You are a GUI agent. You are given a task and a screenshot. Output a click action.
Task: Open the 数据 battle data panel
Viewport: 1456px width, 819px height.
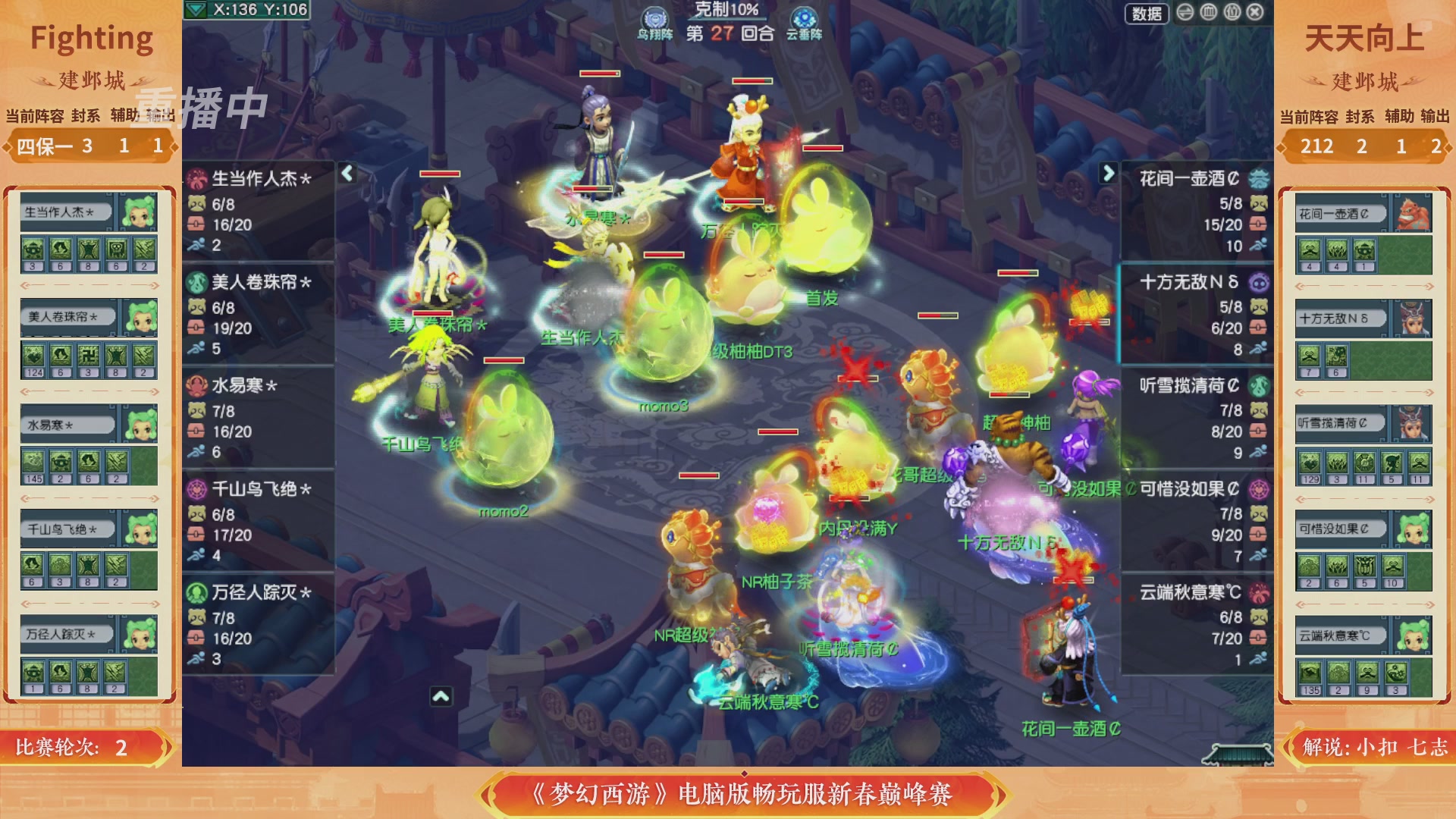click(1145, 15)
